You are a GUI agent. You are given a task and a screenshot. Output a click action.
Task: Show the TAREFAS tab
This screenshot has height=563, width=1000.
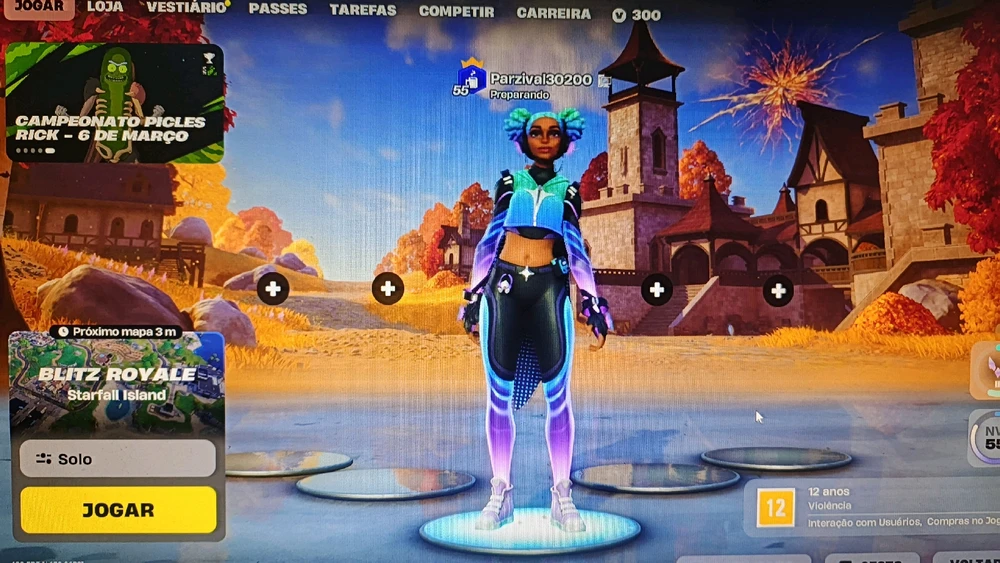point(363,10)
